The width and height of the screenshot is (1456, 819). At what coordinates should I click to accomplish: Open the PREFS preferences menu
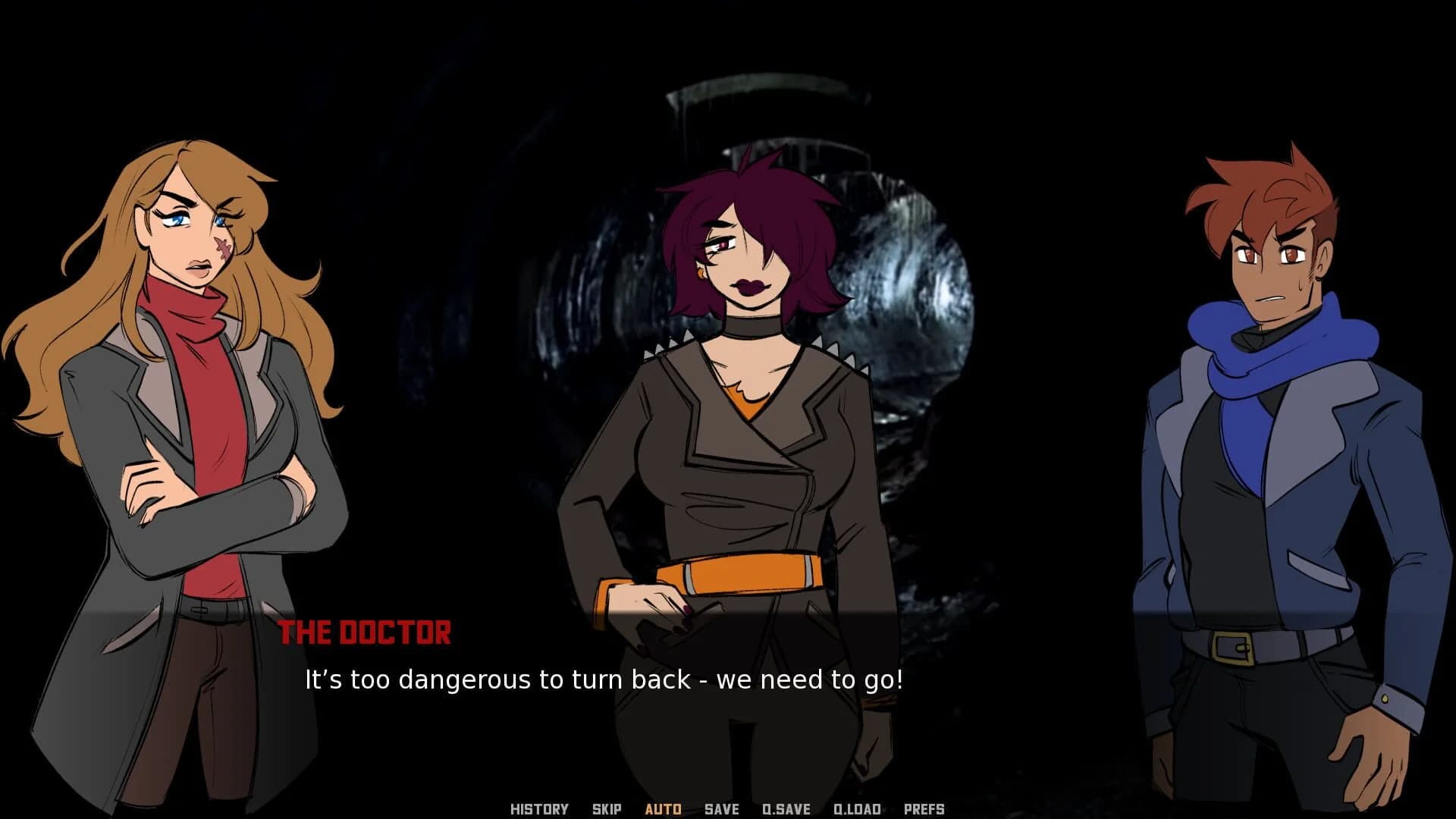[924, 809]
